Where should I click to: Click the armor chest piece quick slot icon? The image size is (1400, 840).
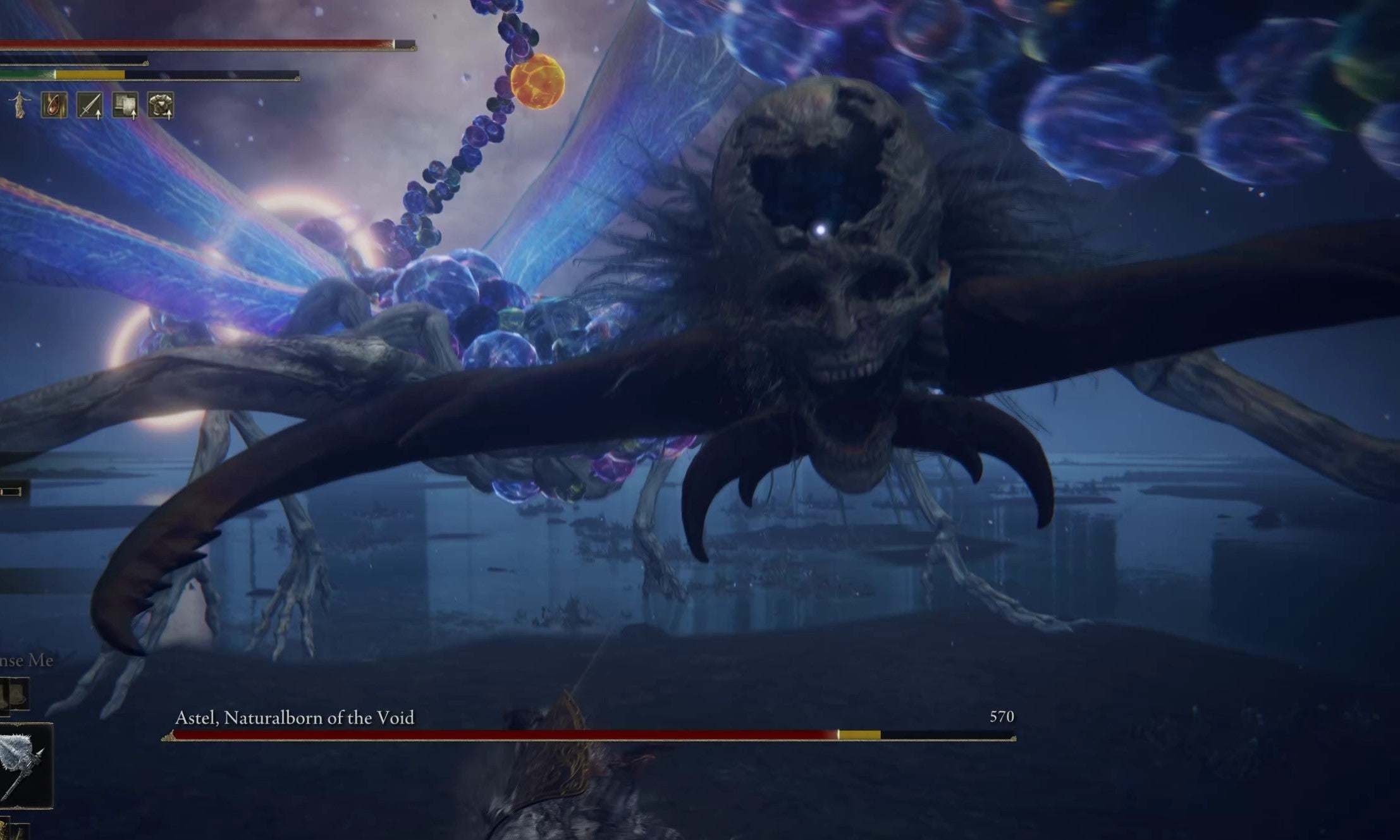coord(161,106)
